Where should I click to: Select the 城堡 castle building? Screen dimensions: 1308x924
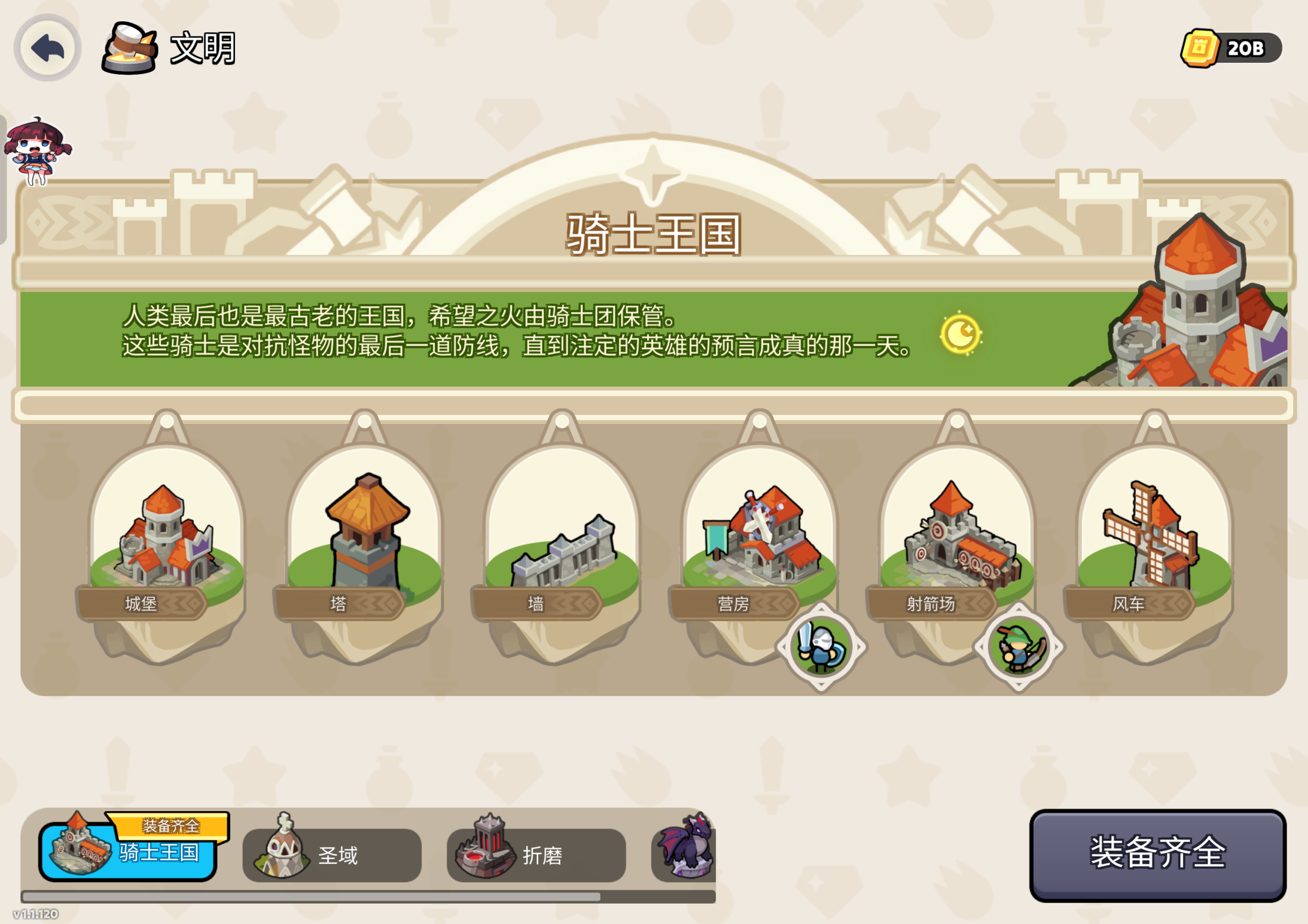pos(165,538)
